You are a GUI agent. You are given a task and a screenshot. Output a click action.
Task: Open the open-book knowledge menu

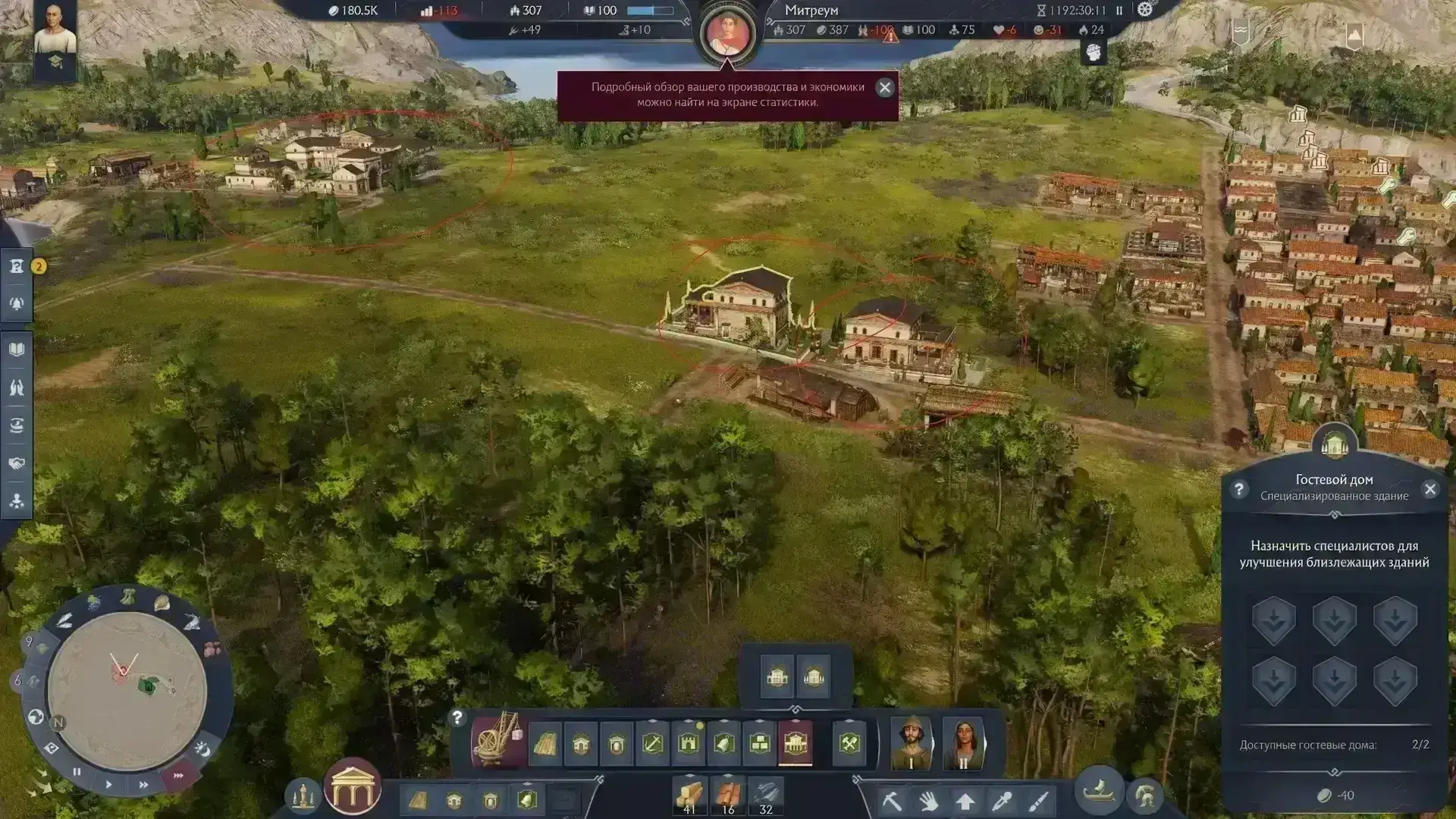pyautogui.click(x=17, y=350)
